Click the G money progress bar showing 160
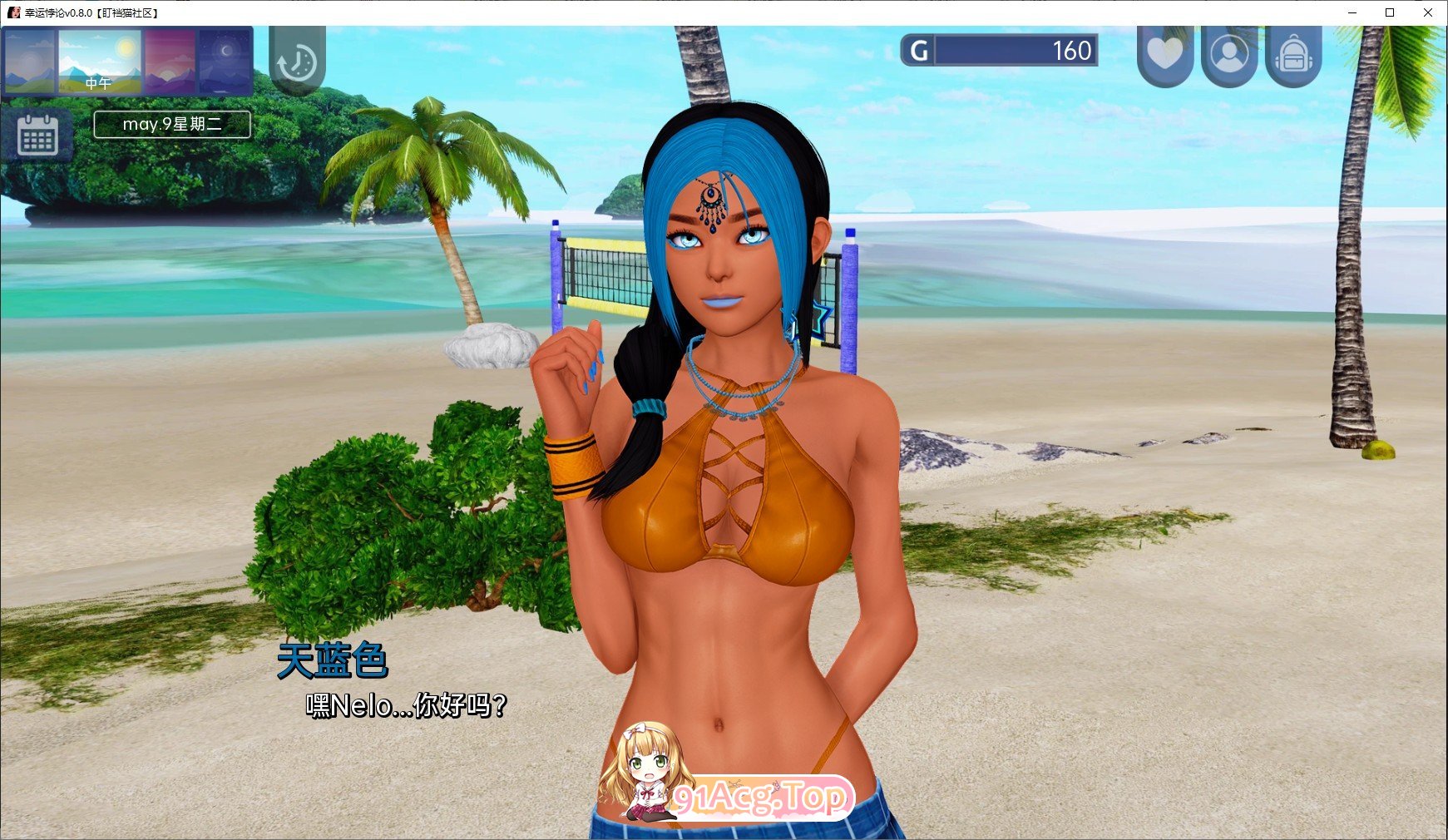The height and width of the screenshot is (840, 1448). pyautogui.click(x=1013, y=51)
